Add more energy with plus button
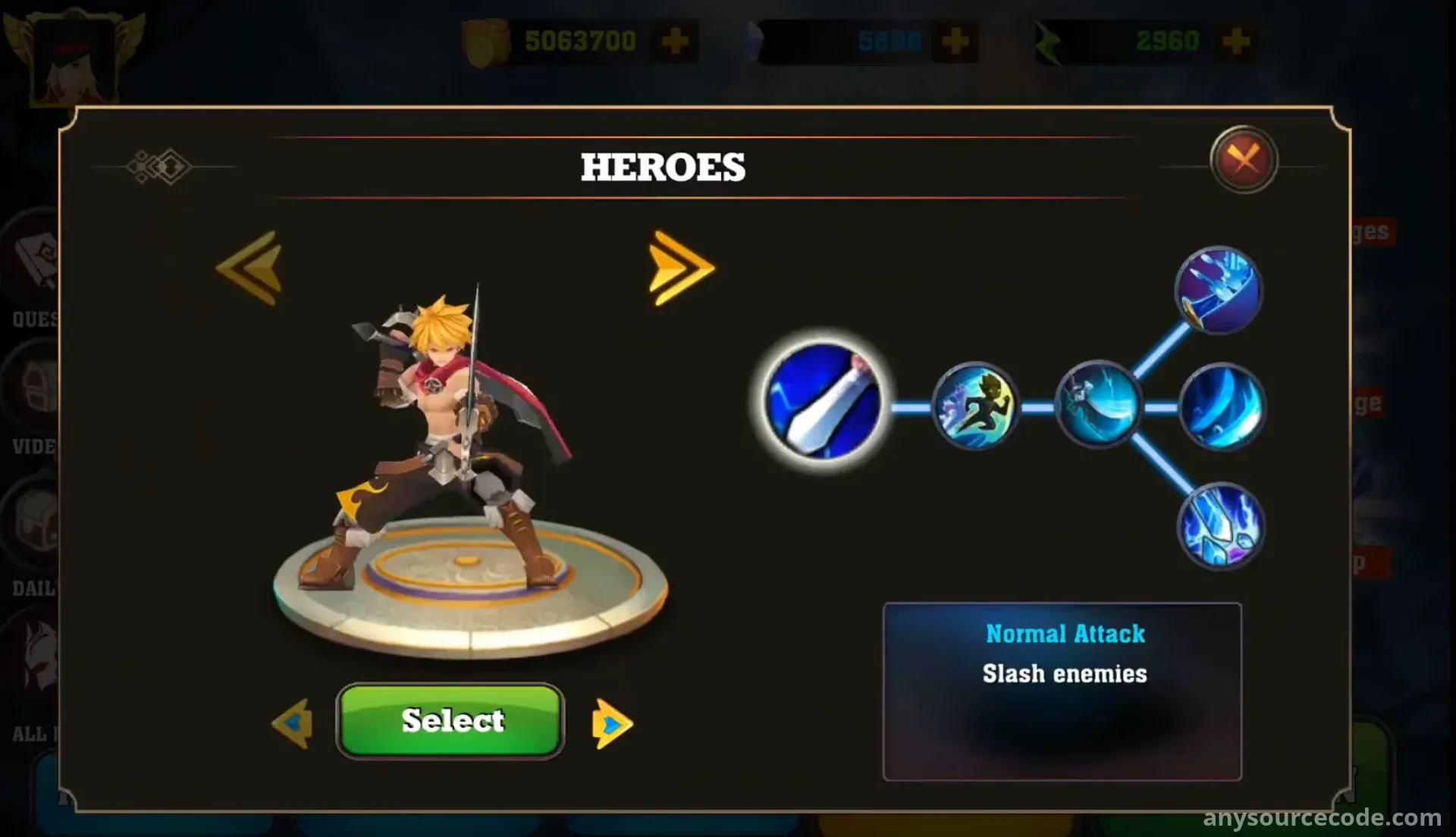The width and height of the screenshot is (1456, 837). point(1235,41)
